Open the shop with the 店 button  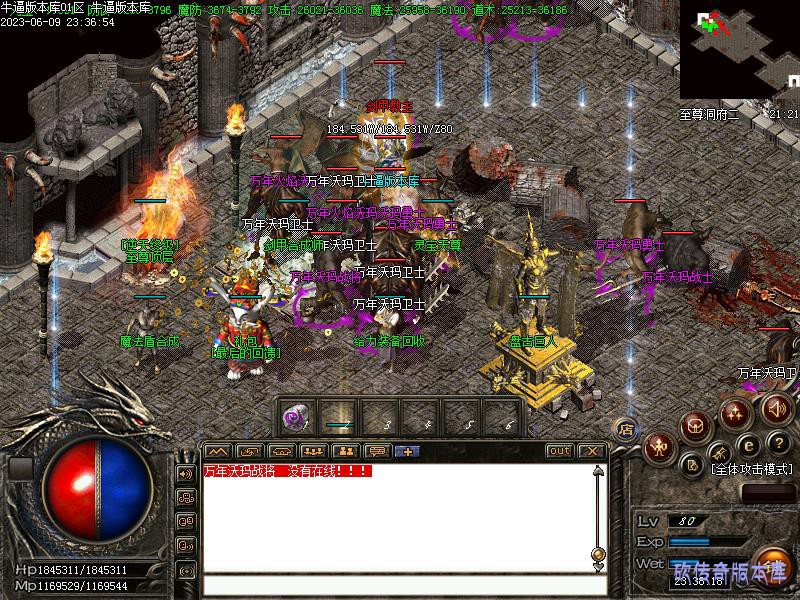coord(625,428)
